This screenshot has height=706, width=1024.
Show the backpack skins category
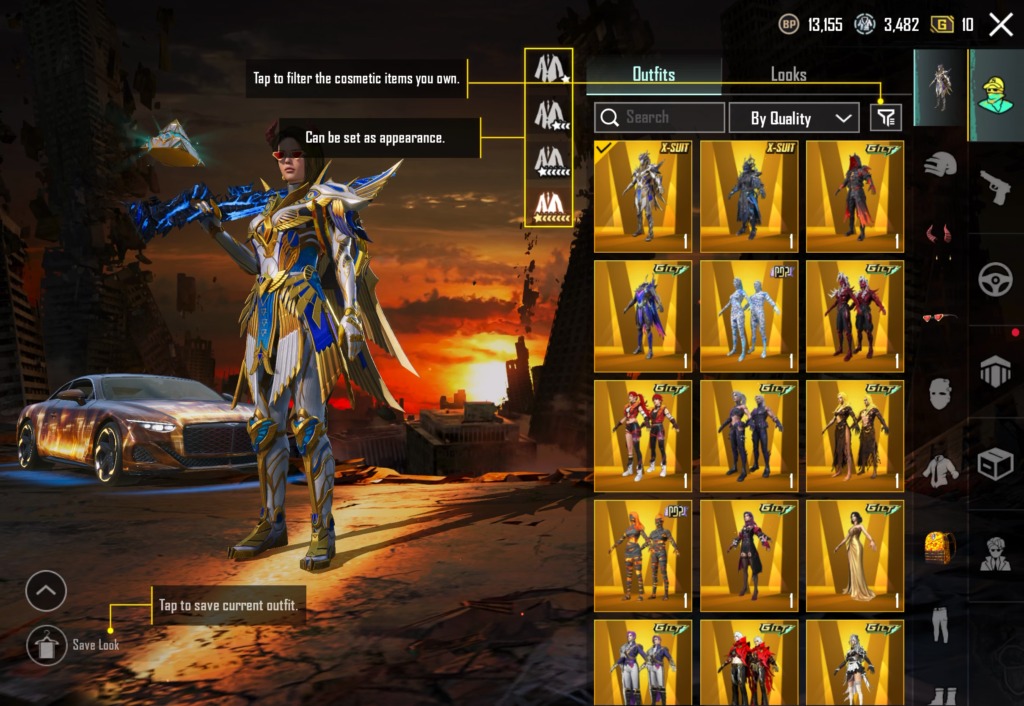coord(940,547)
